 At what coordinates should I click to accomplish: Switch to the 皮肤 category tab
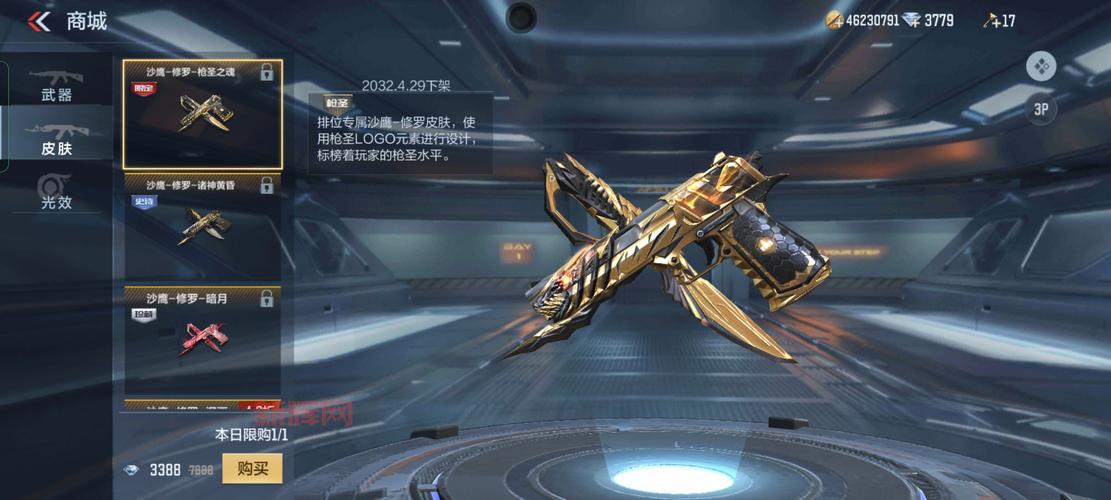click(x=56, y=138)
